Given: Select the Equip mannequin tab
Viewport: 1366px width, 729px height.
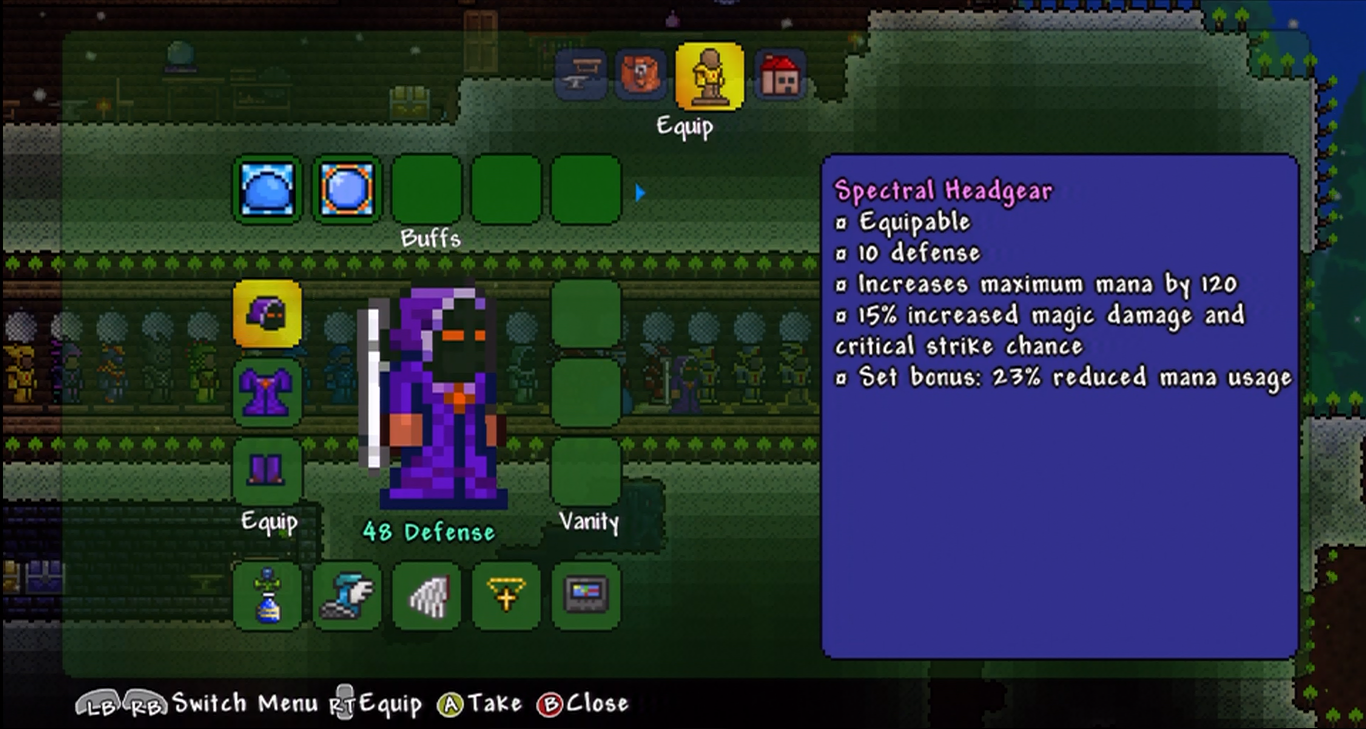Looking at the screenshot, I should pyautogui.click(x=709, y=76).
